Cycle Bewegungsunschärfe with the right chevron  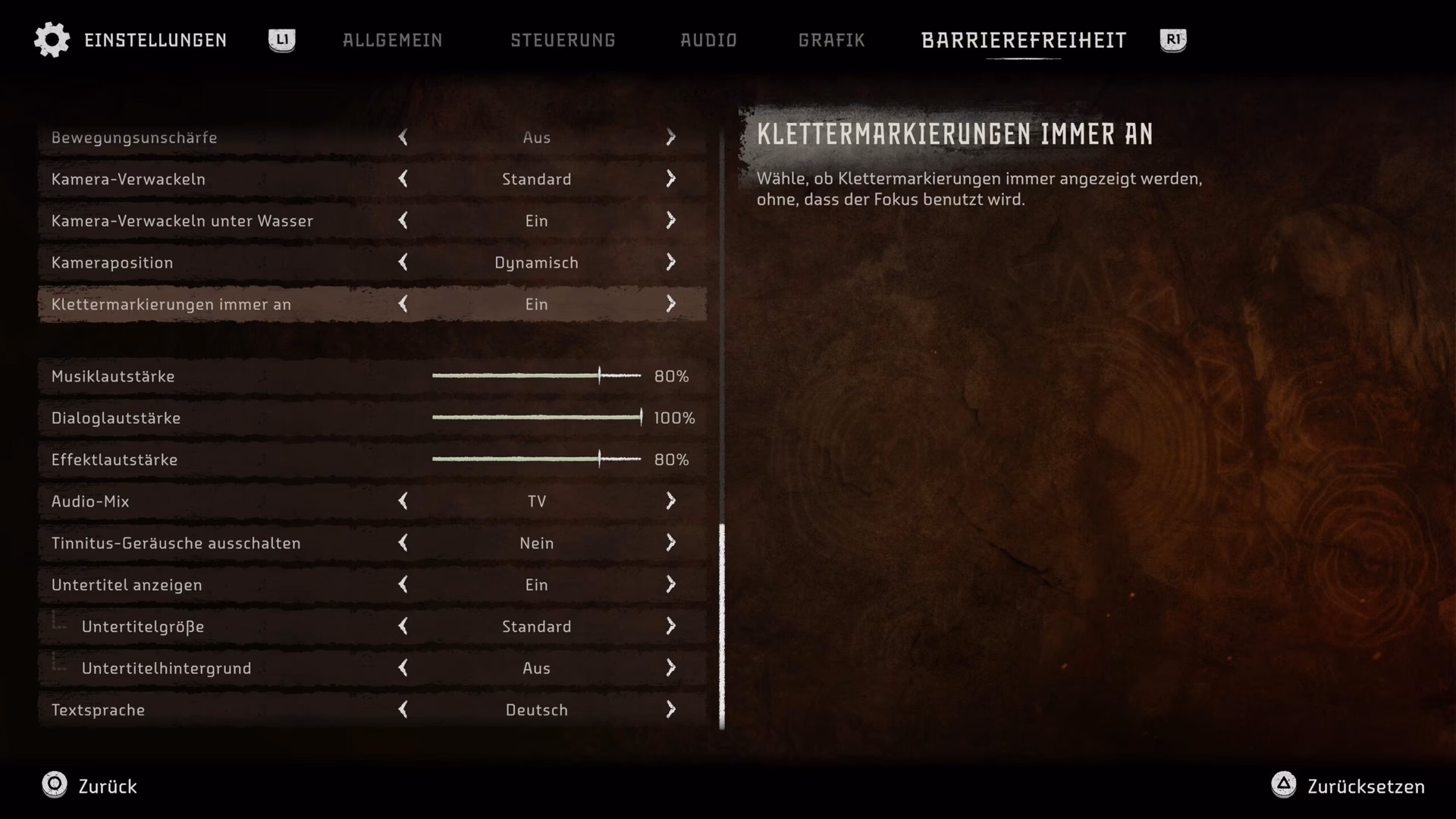coord(671,137)
